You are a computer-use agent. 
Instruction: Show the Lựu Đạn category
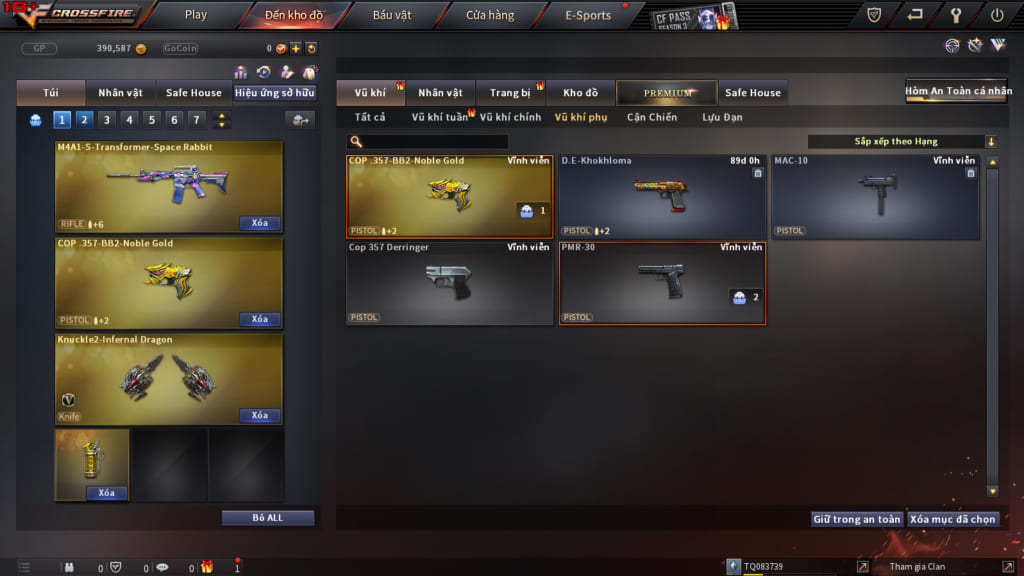[x=723, y=117]
